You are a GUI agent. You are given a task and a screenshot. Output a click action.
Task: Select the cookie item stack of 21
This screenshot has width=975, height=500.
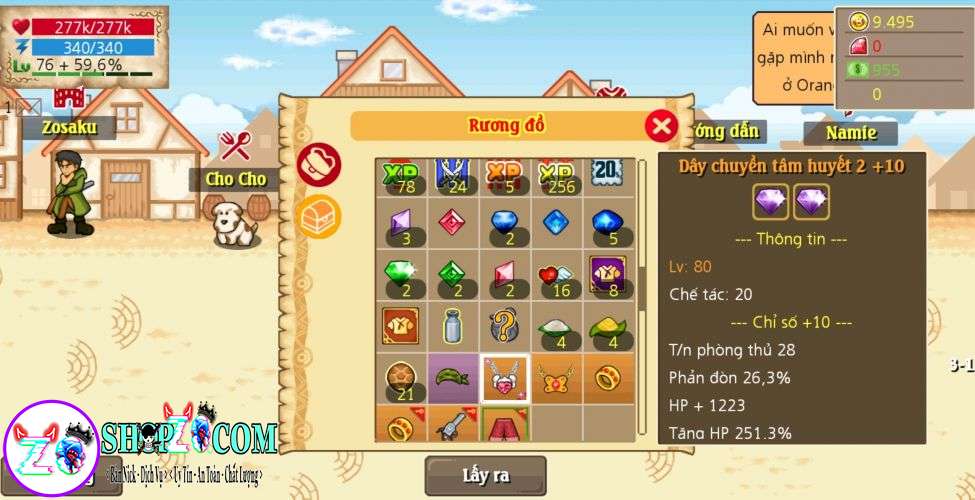click(x=402, y=377)
